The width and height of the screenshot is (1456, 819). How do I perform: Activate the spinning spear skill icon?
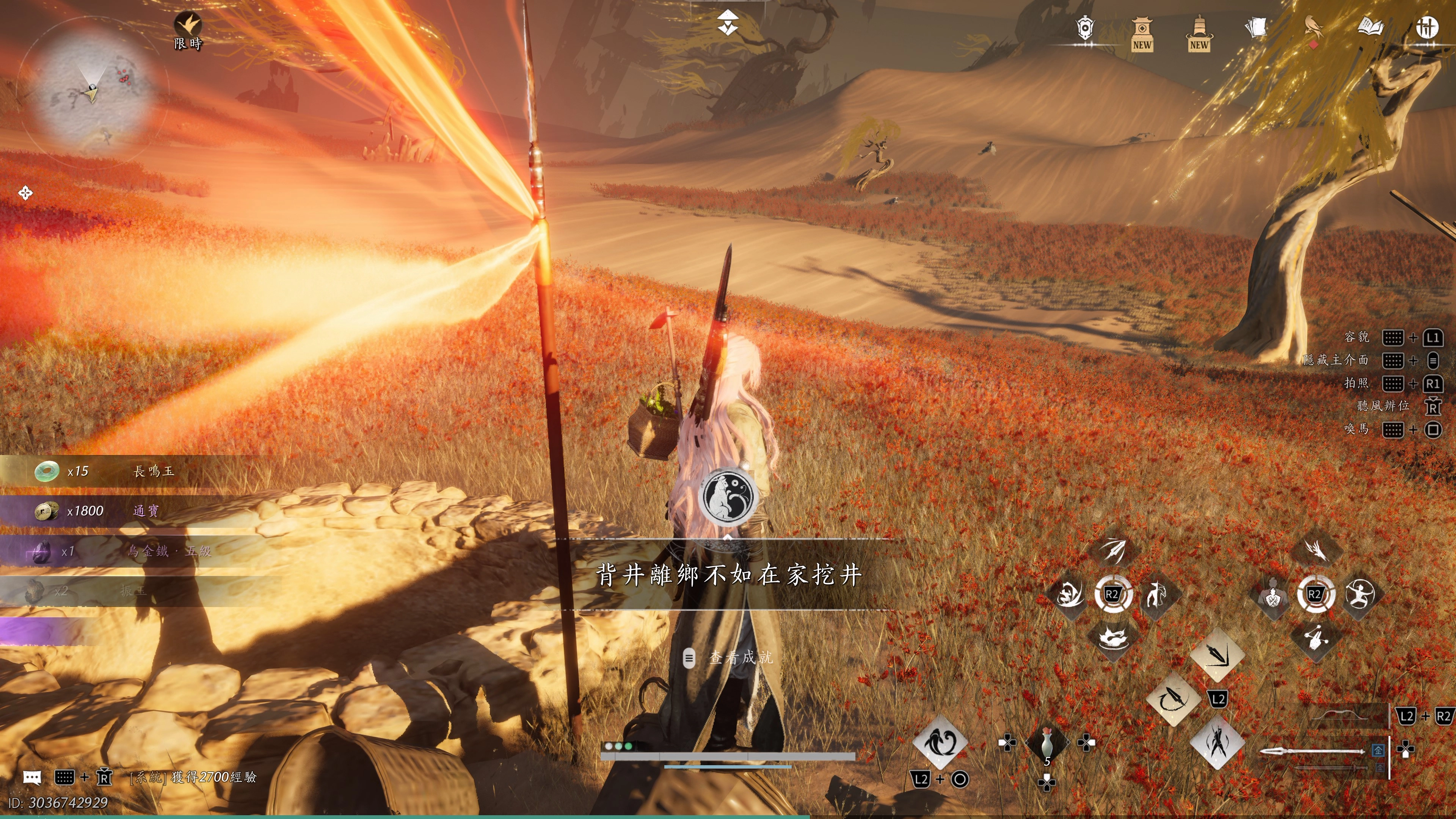pos(1173,699)
